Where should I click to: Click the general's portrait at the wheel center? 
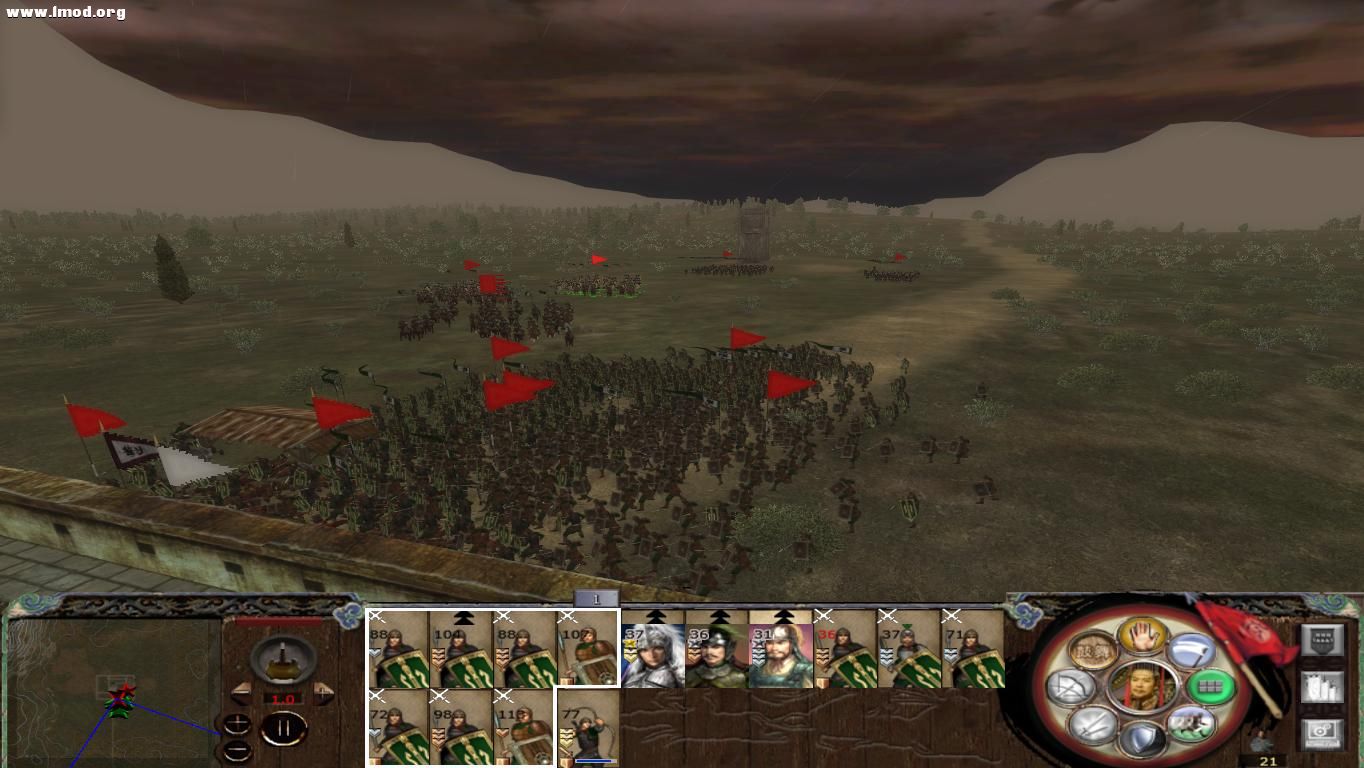1141,687
